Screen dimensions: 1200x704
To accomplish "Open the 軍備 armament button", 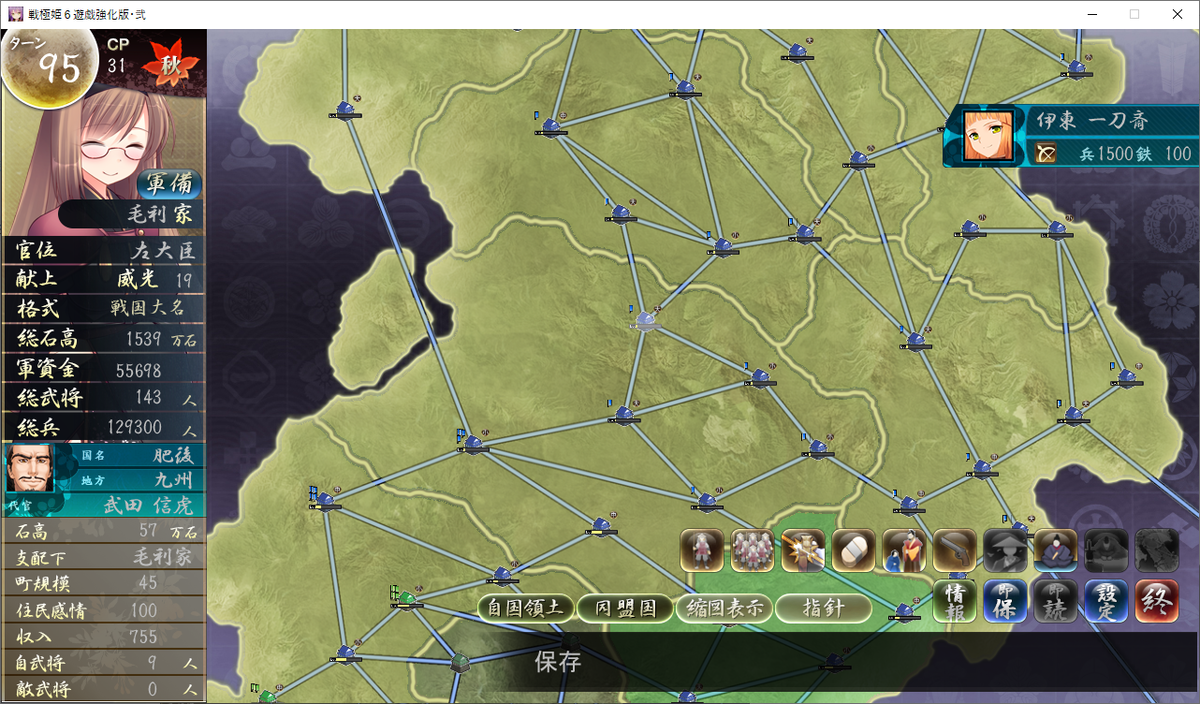I will point(168,185).
